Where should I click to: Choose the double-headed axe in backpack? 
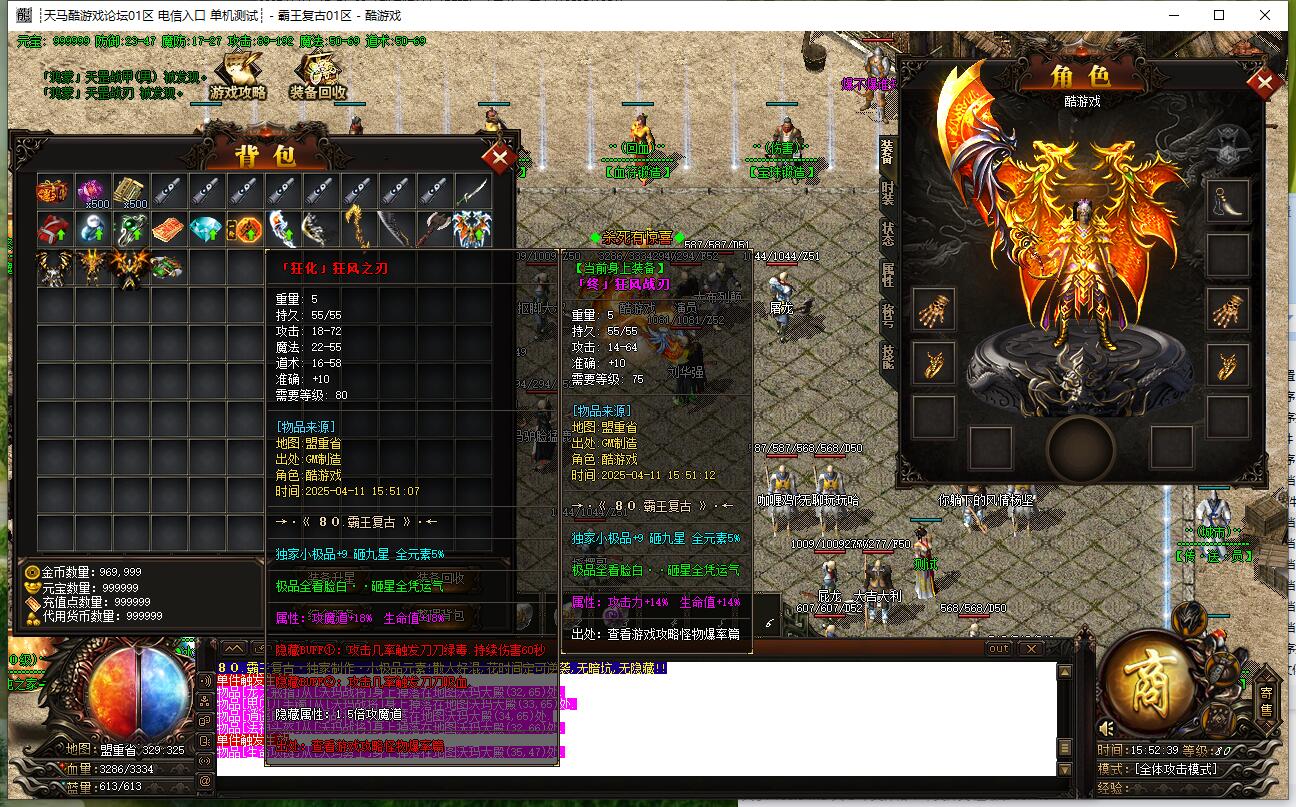tap(435, 230)
